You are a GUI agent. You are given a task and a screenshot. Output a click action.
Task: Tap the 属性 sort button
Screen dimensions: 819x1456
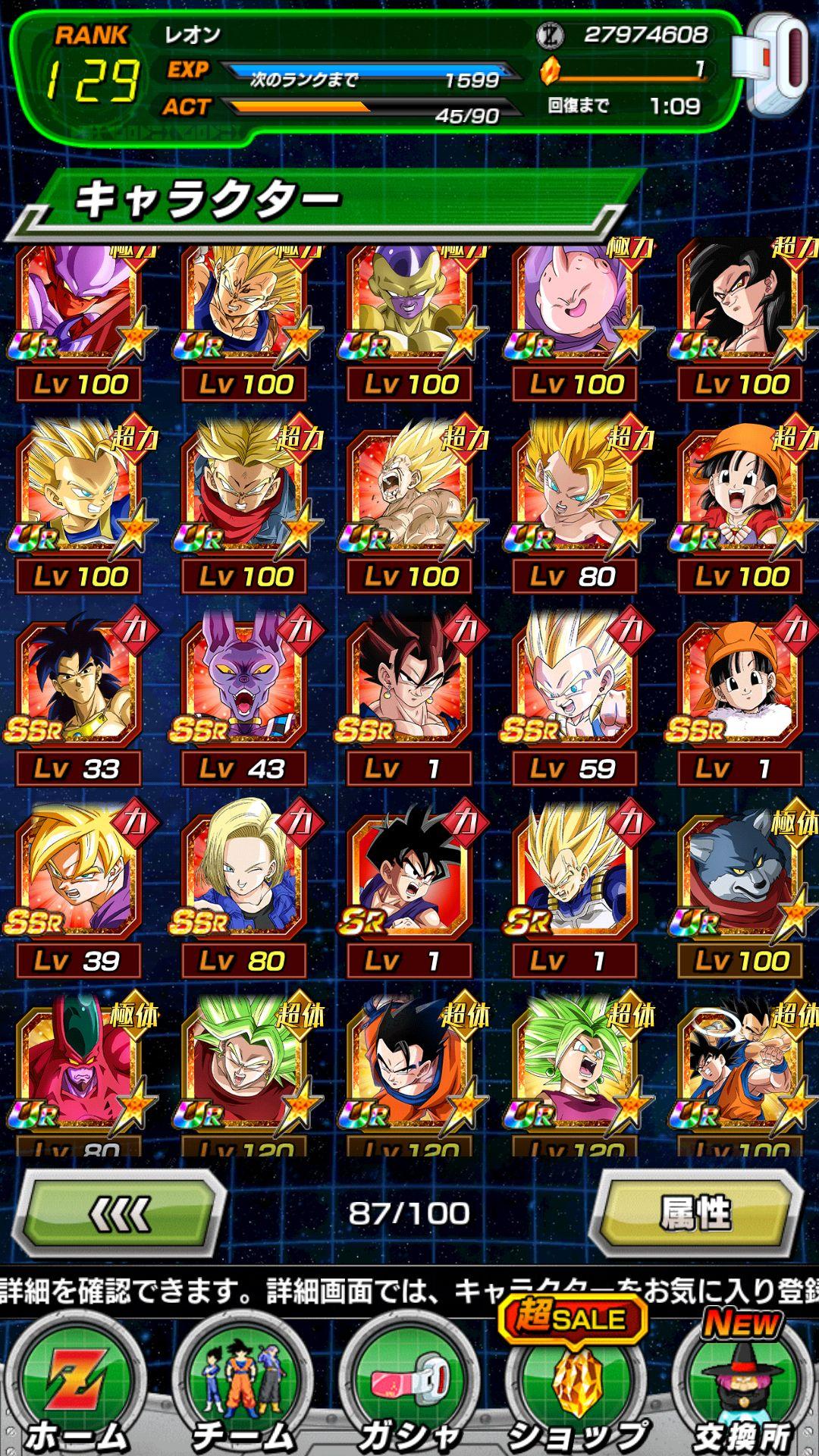696,1215
